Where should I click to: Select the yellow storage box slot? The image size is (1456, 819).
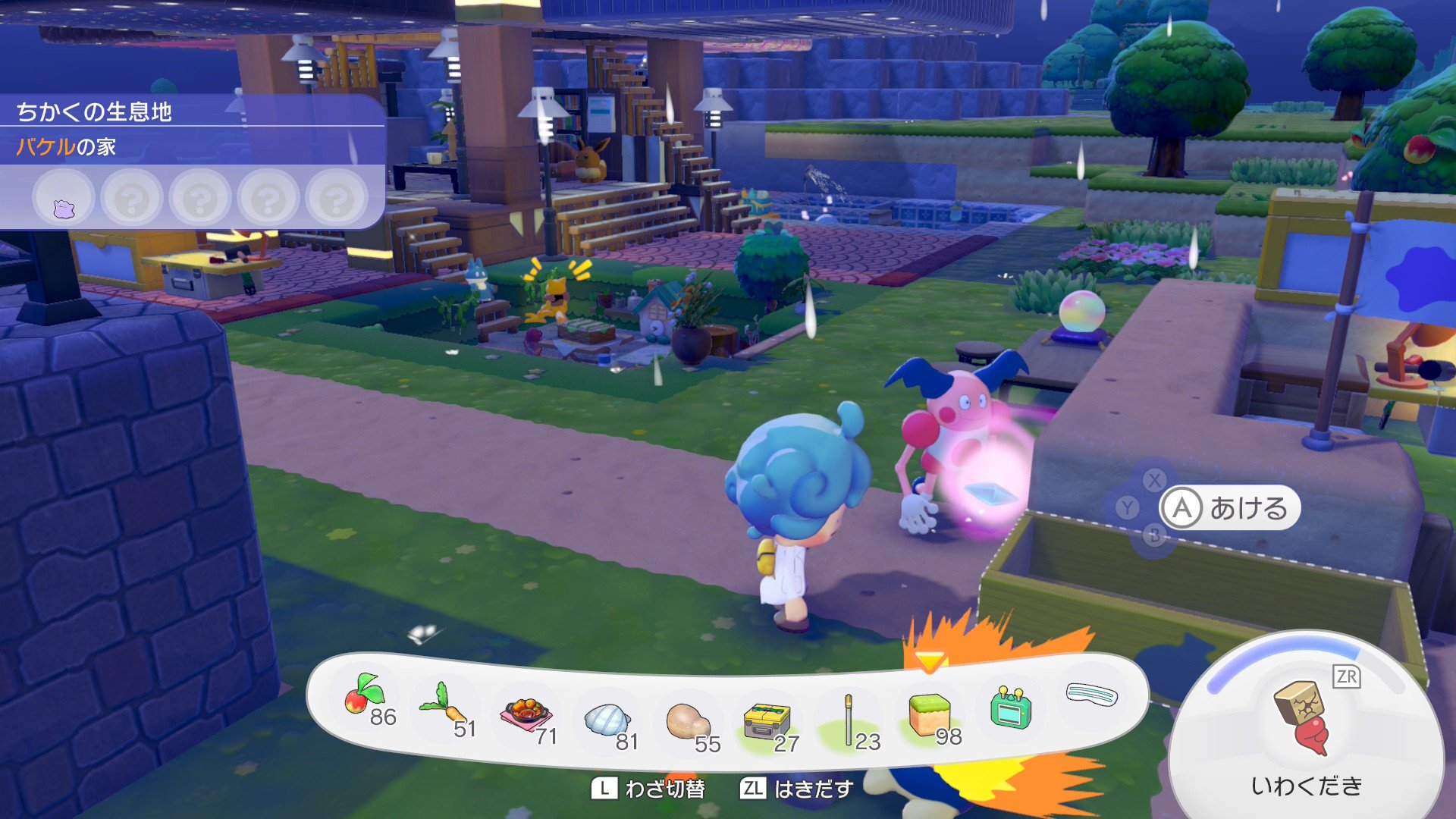click(x=767, y=720)
